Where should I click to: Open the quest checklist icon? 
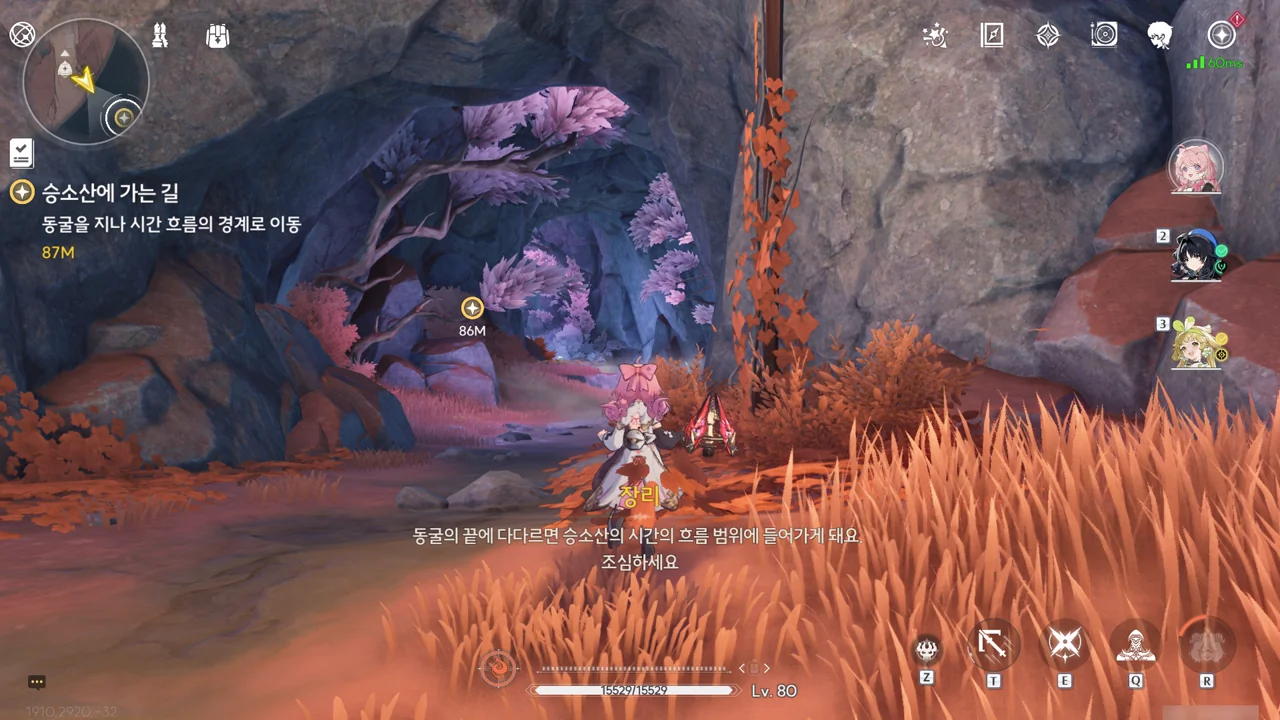(x=22, y=153)
